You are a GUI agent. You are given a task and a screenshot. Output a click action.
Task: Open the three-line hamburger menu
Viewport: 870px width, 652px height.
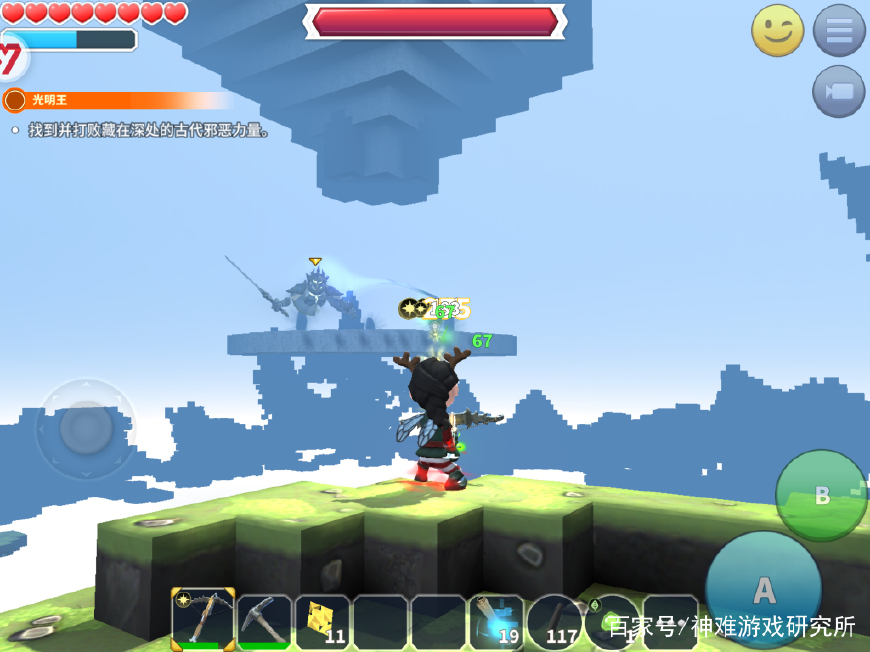click(838, 31)
